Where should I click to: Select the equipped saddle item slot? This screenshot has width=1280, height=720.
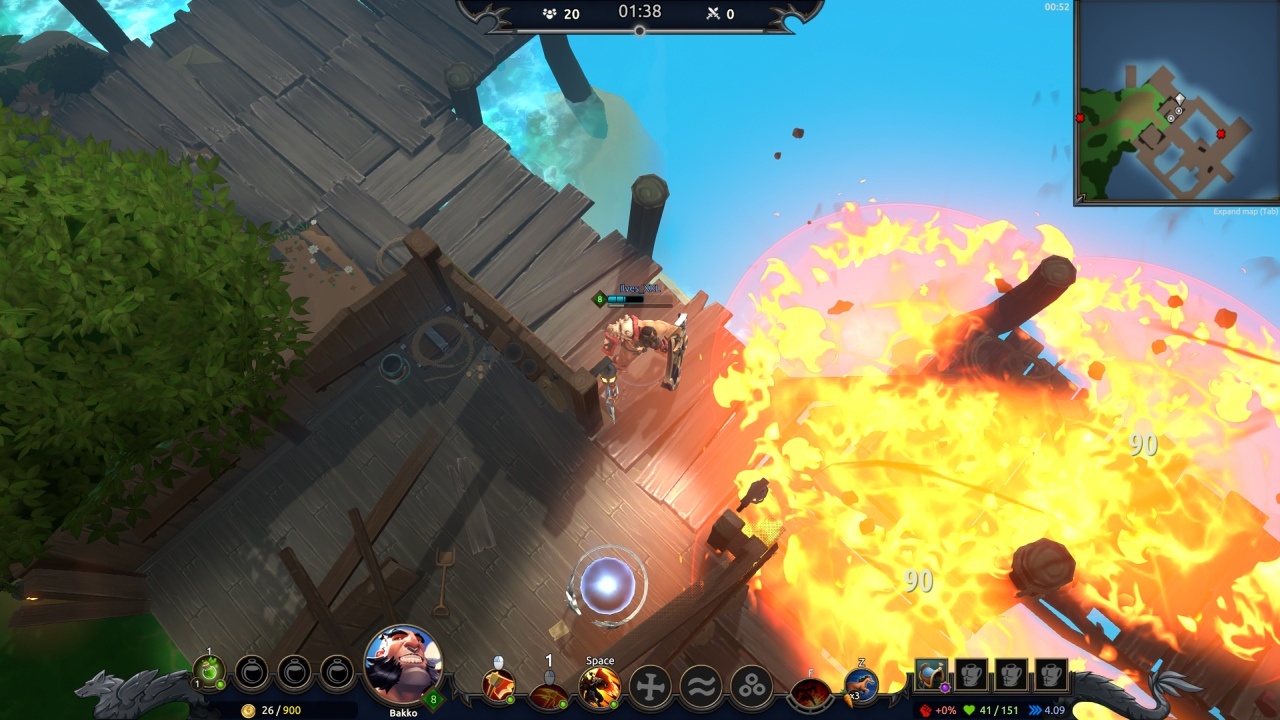point(932,675)
